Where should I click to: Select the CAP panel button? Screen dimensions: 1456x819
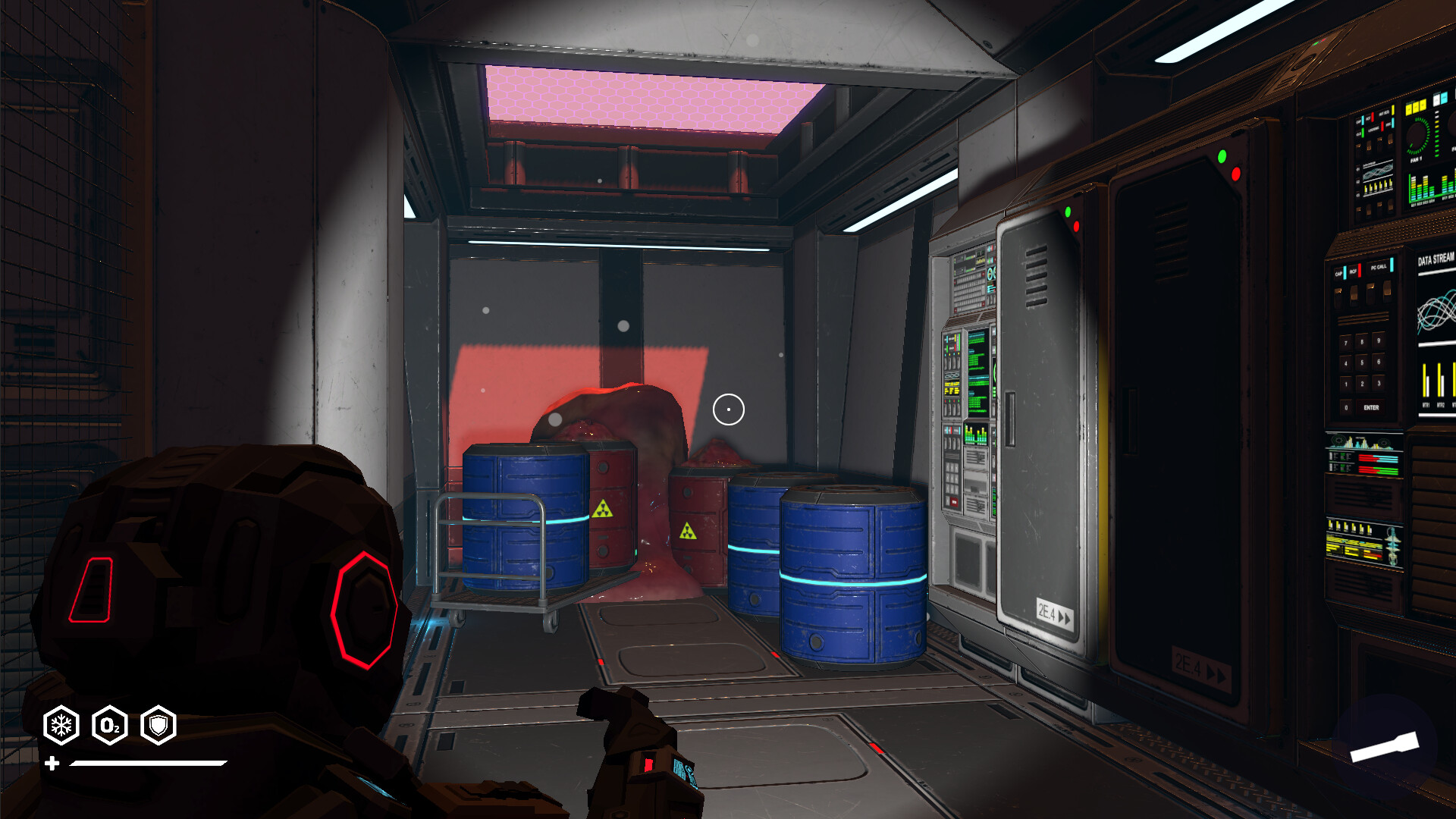tap(1338, 273)
